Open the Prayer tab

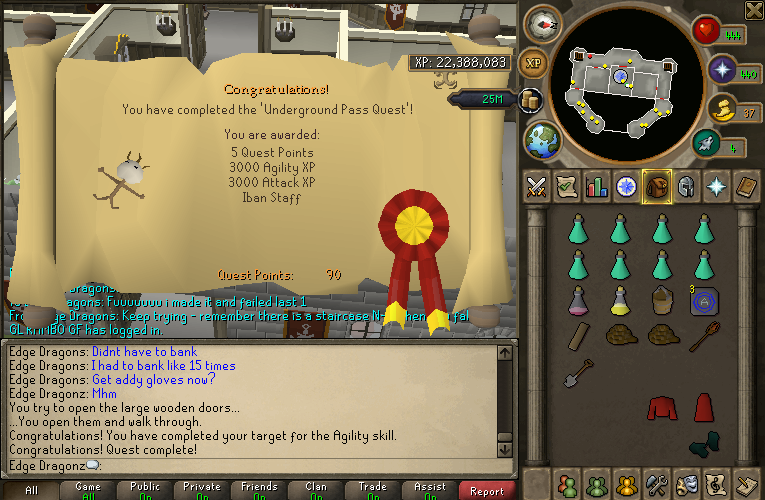[717, 186]
